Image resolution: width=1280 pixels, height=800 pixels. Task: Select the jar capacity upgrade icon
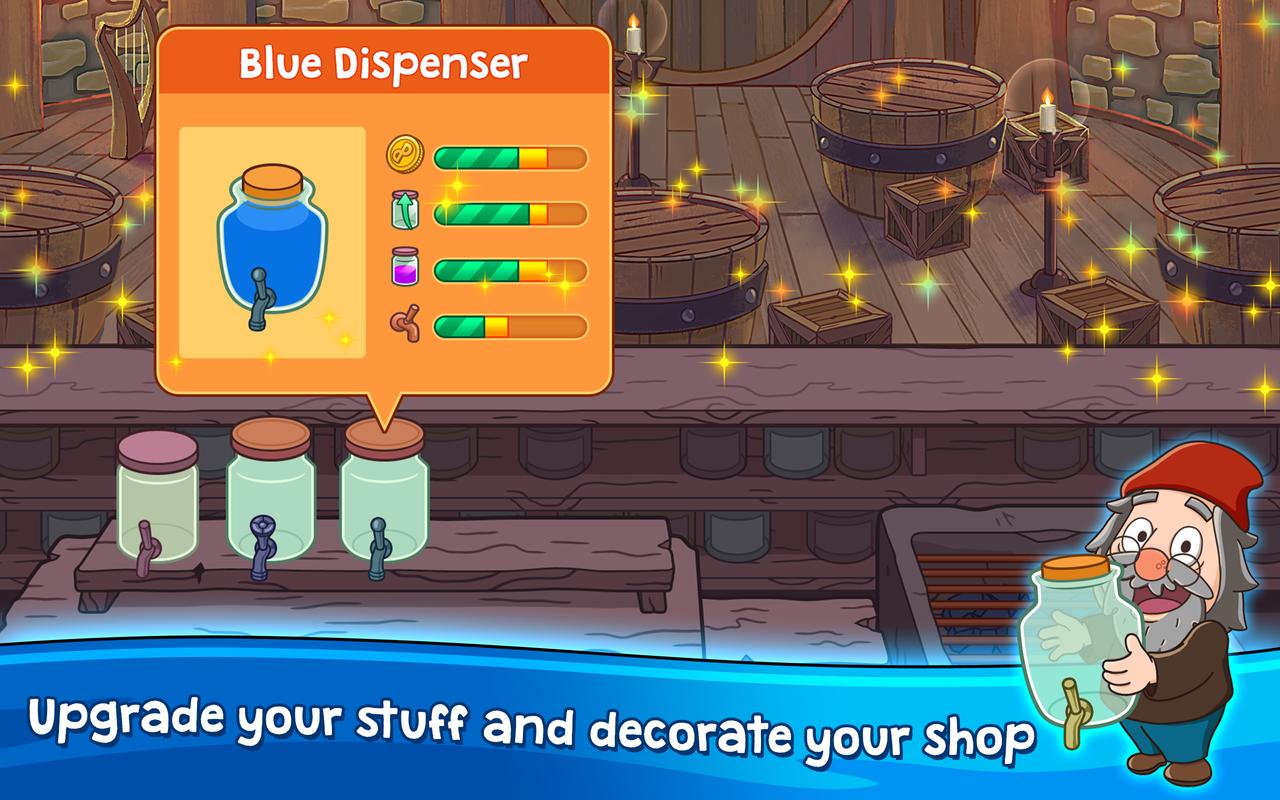click(x=403, y=212)
